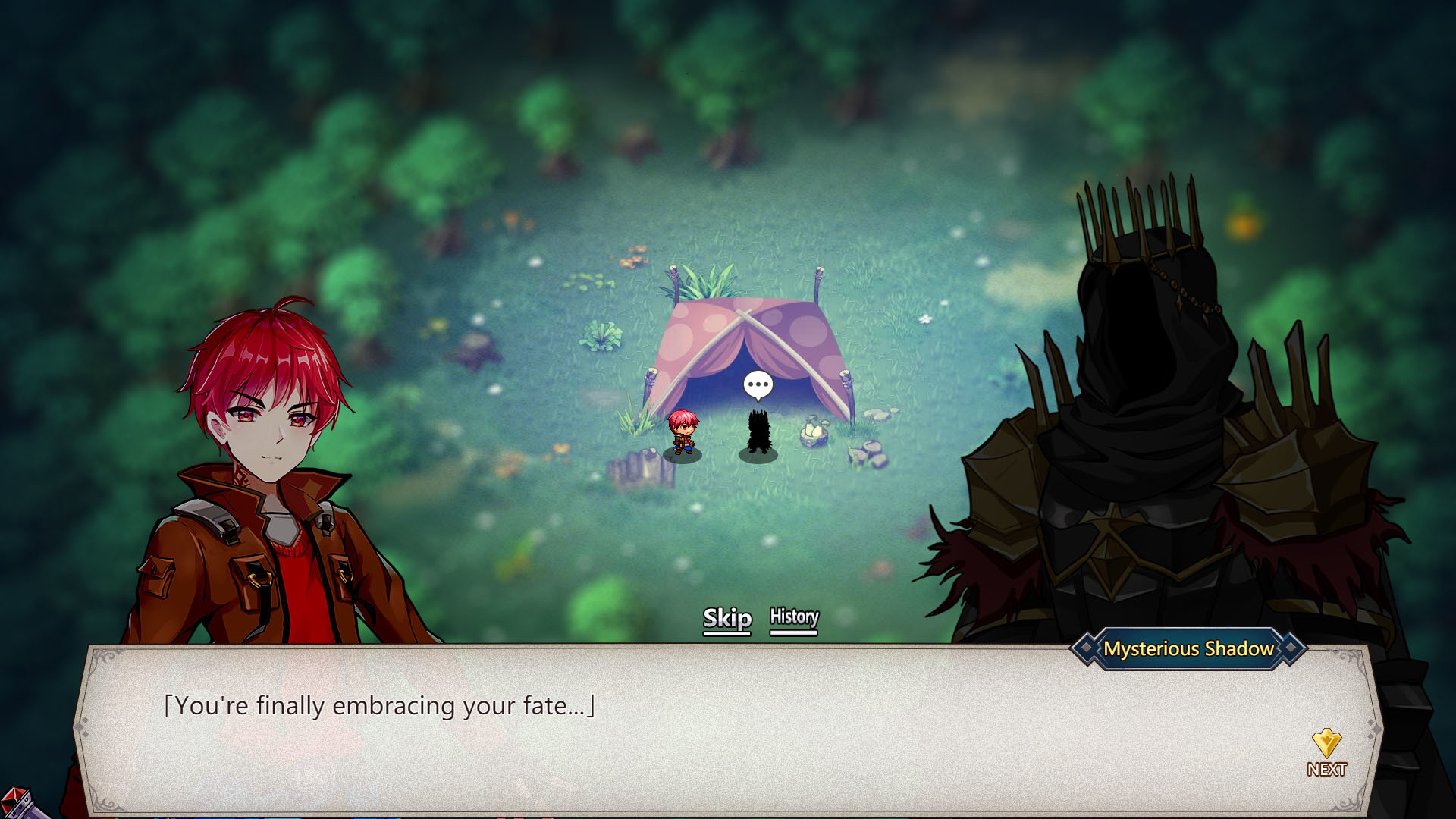Skip the dialogue cutscene
1456x819 pixels.
coord(726,619)
